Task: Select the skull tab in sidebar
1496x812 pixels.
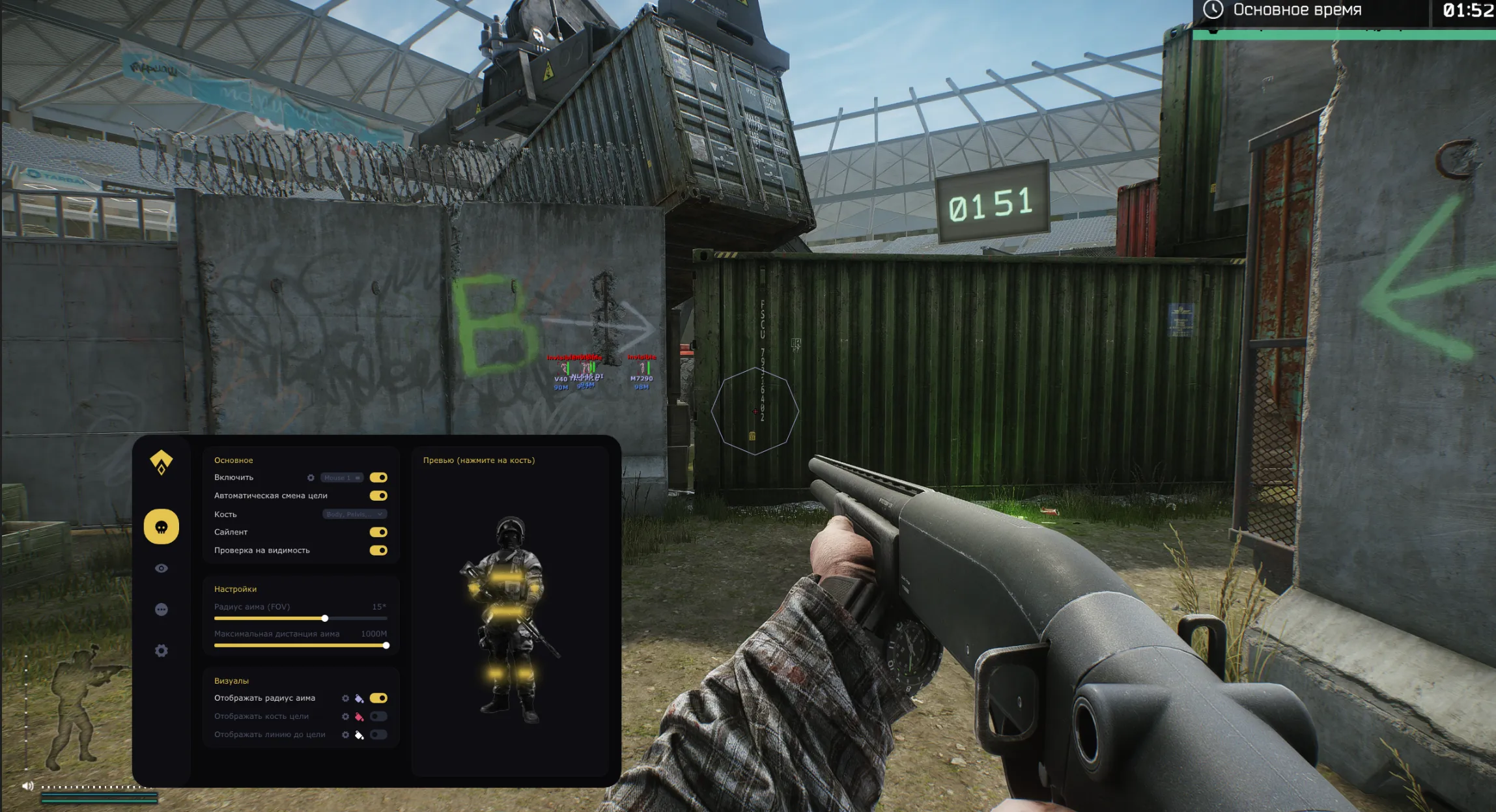Action: (162, 527)
